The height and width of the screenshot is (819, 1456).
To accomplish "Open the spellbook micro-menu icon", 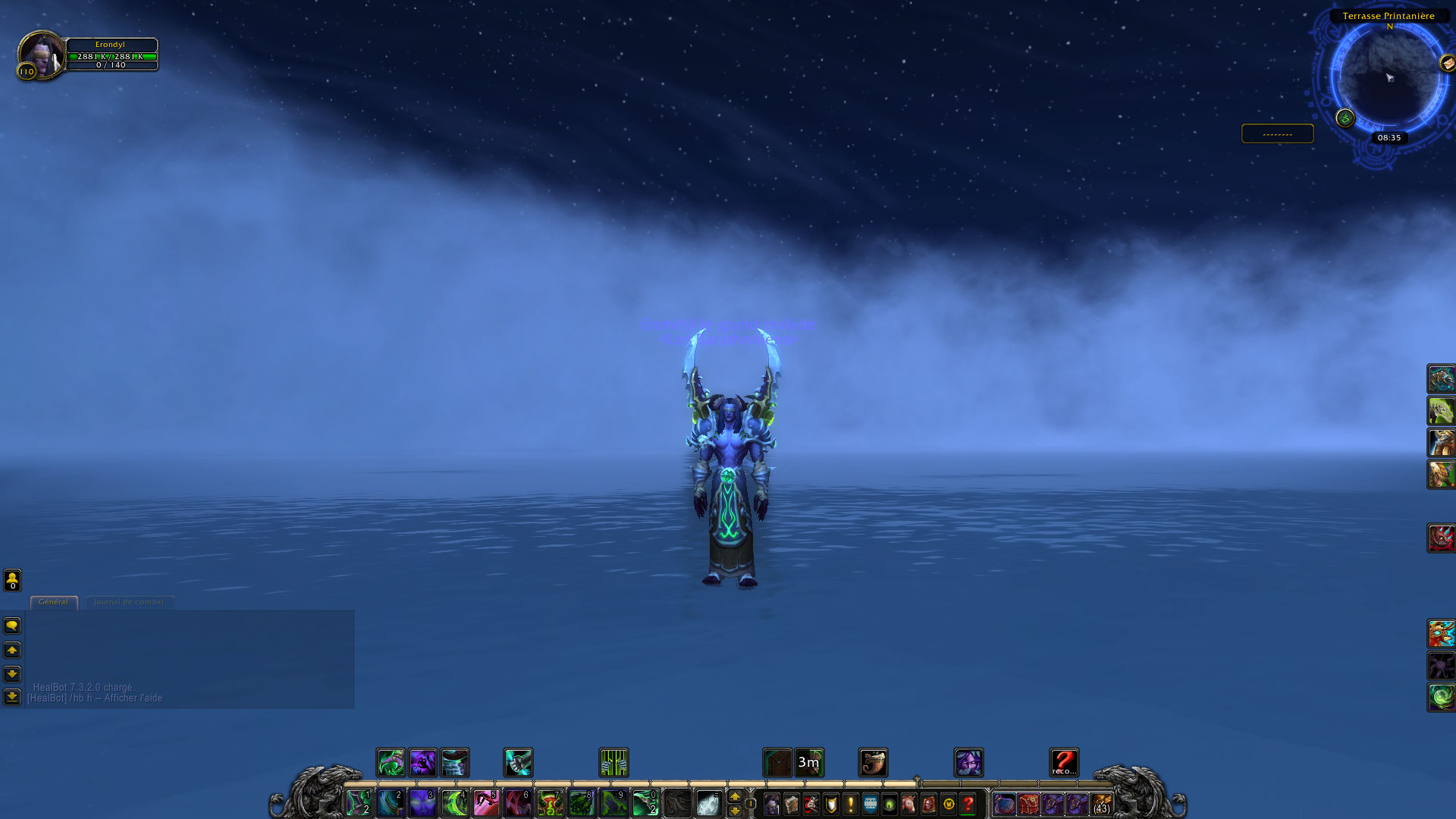I will [x=792, y=803].
